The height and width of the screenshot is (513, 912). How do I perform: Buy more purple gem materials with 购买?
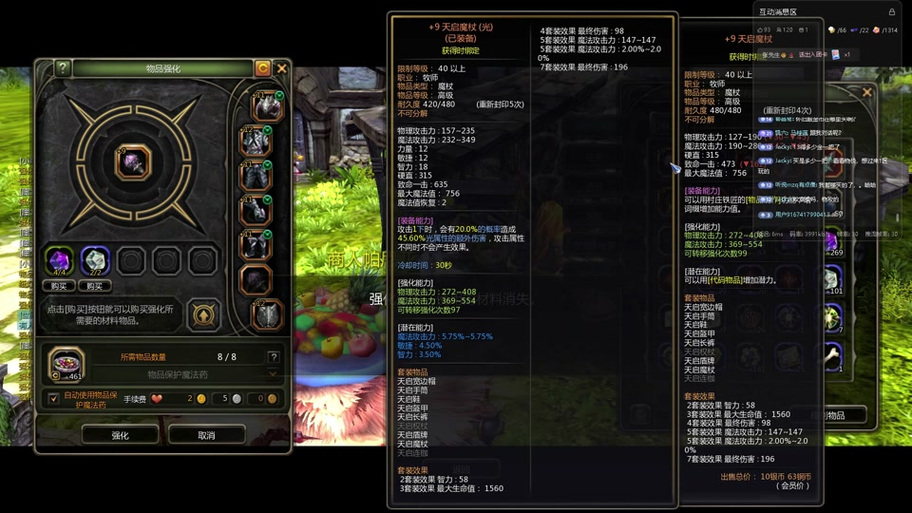[x=59, y=286]
